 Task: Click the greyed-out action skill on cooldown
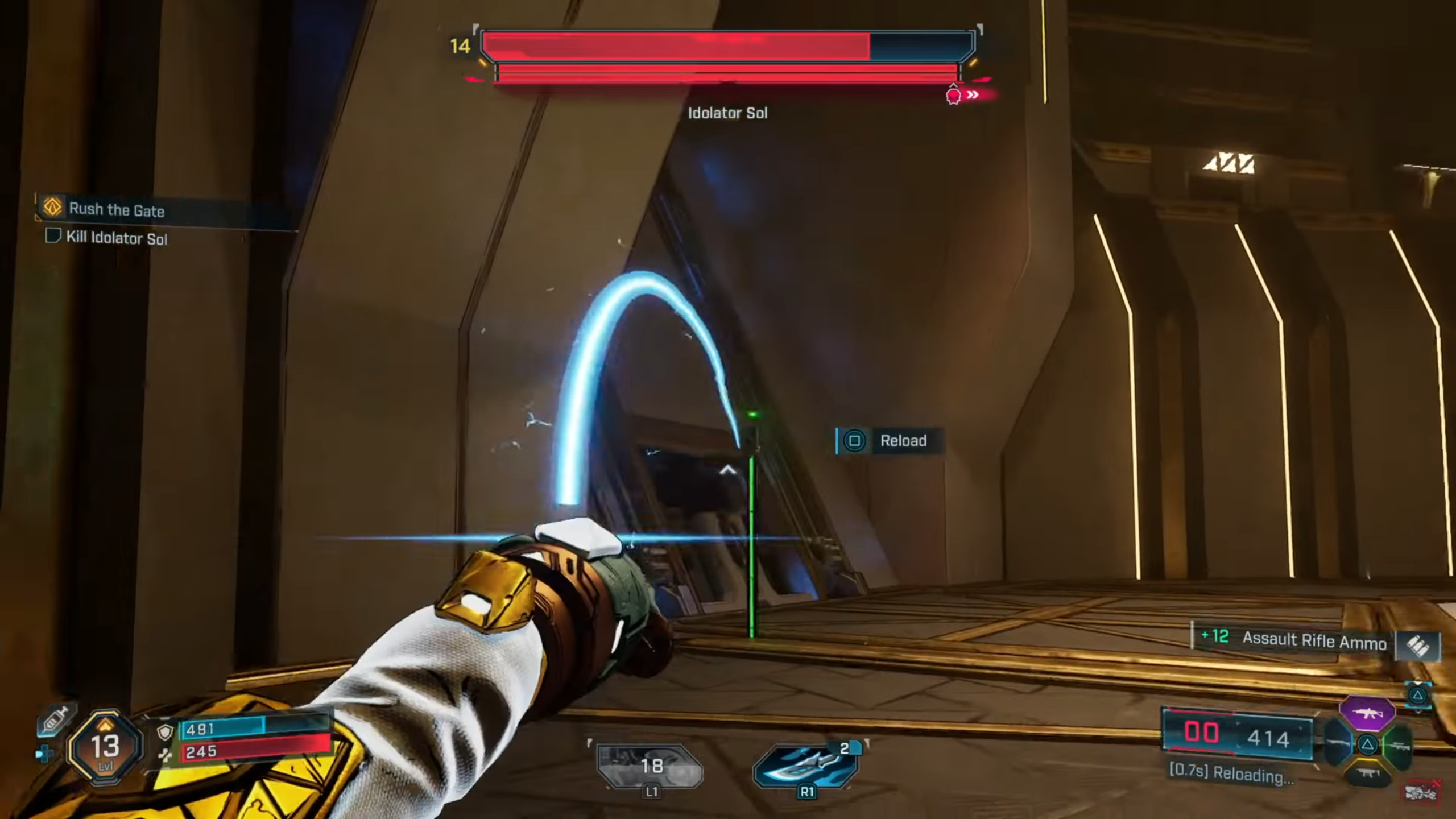point(650,766)
